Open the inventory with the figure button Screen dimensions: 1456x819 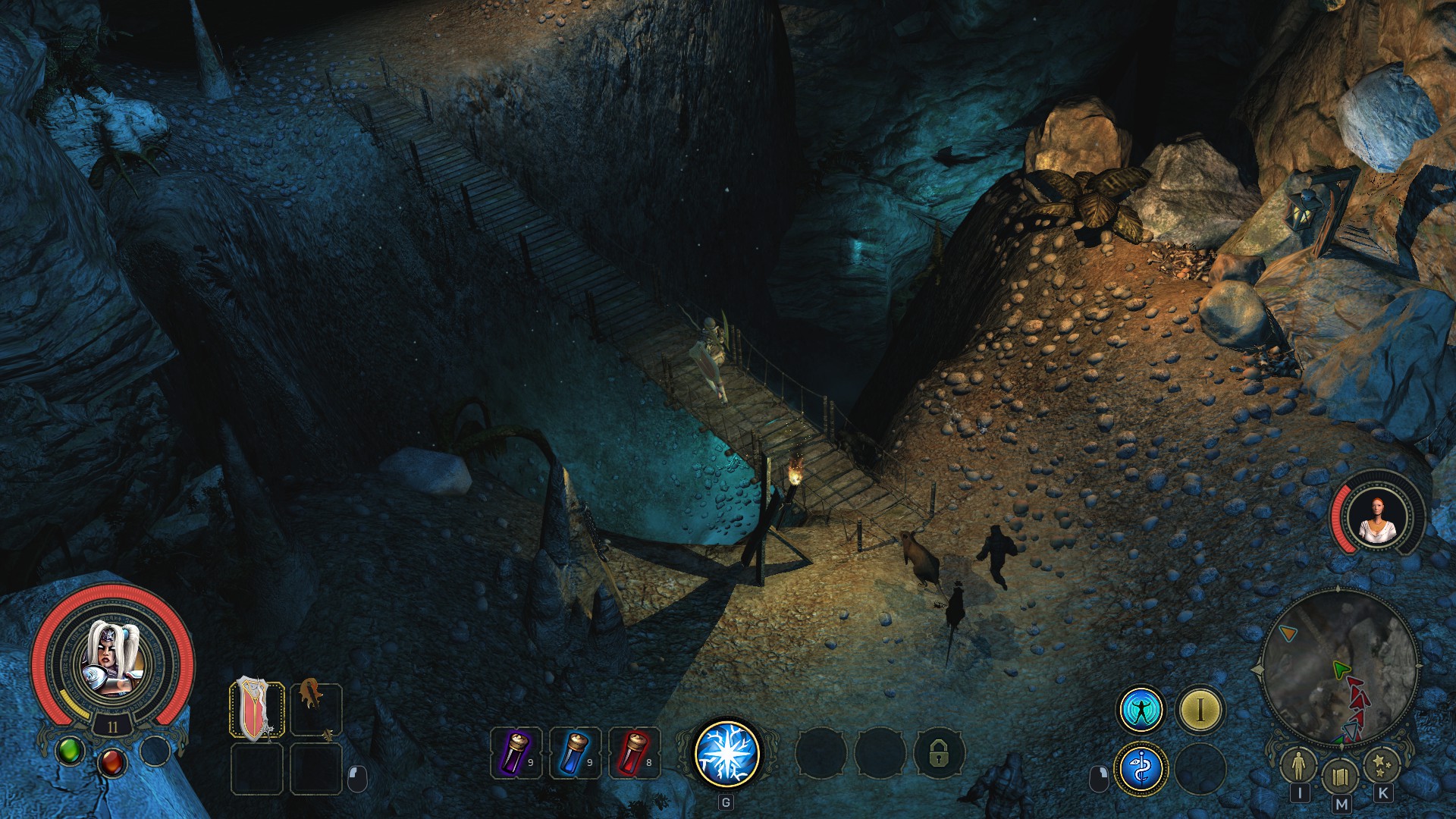pyautogui.click(x=1300, y=766)
